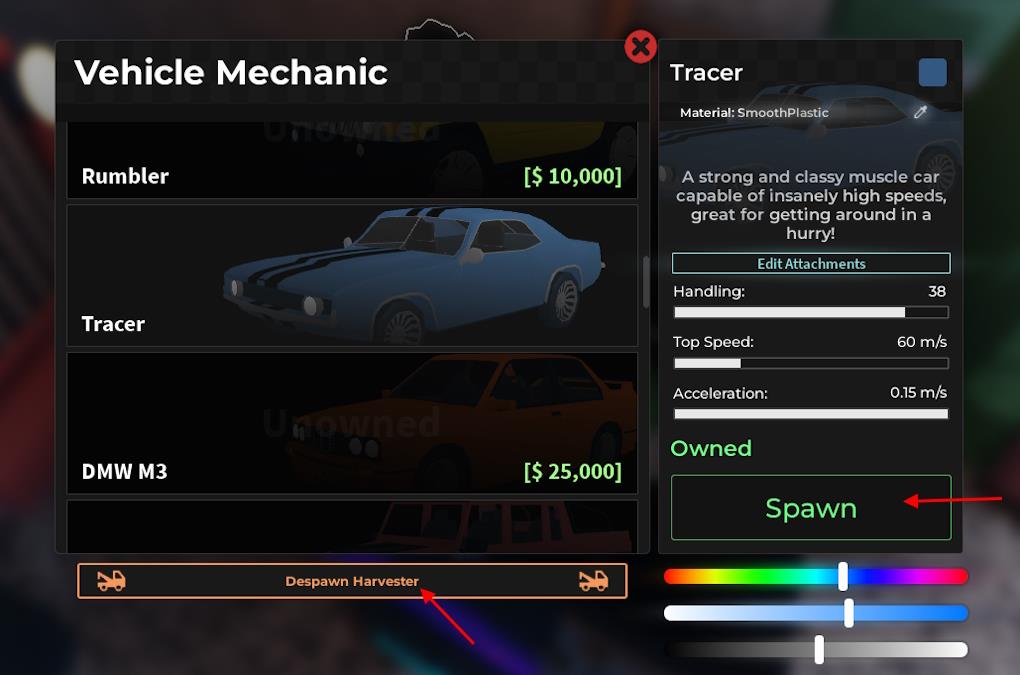
Task: Select the DMW M3 vehicle entry
Action: [351, 422]
